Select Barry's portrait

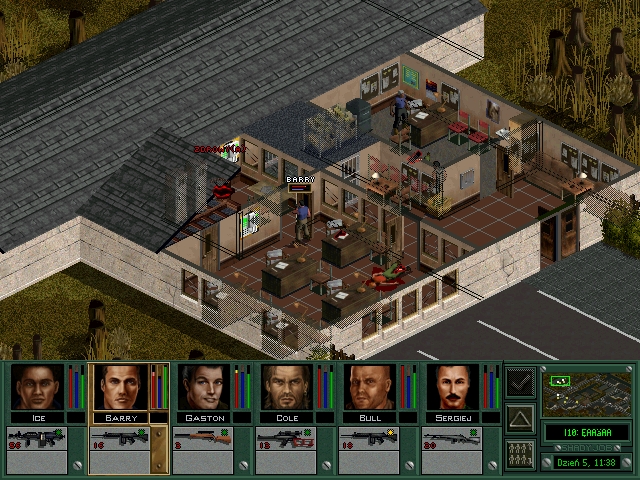pos(120,386)
